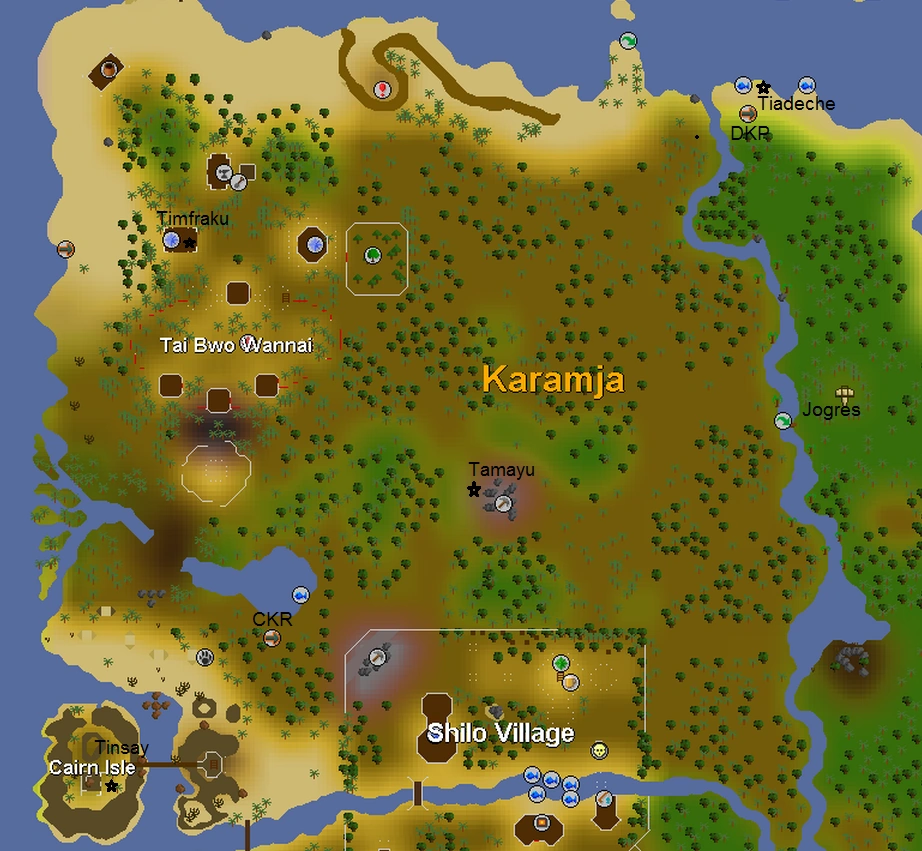922x851 pixels.
Task: Click the beer mug pub icon
Action: 570,682
